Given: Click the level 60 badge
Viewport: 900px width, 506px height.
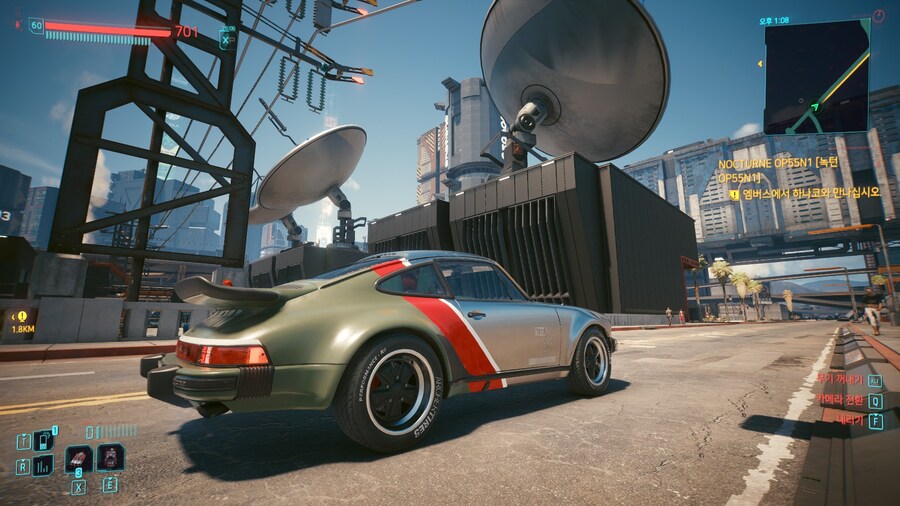Looking at the screenshot, I should (x=36, y=26).
